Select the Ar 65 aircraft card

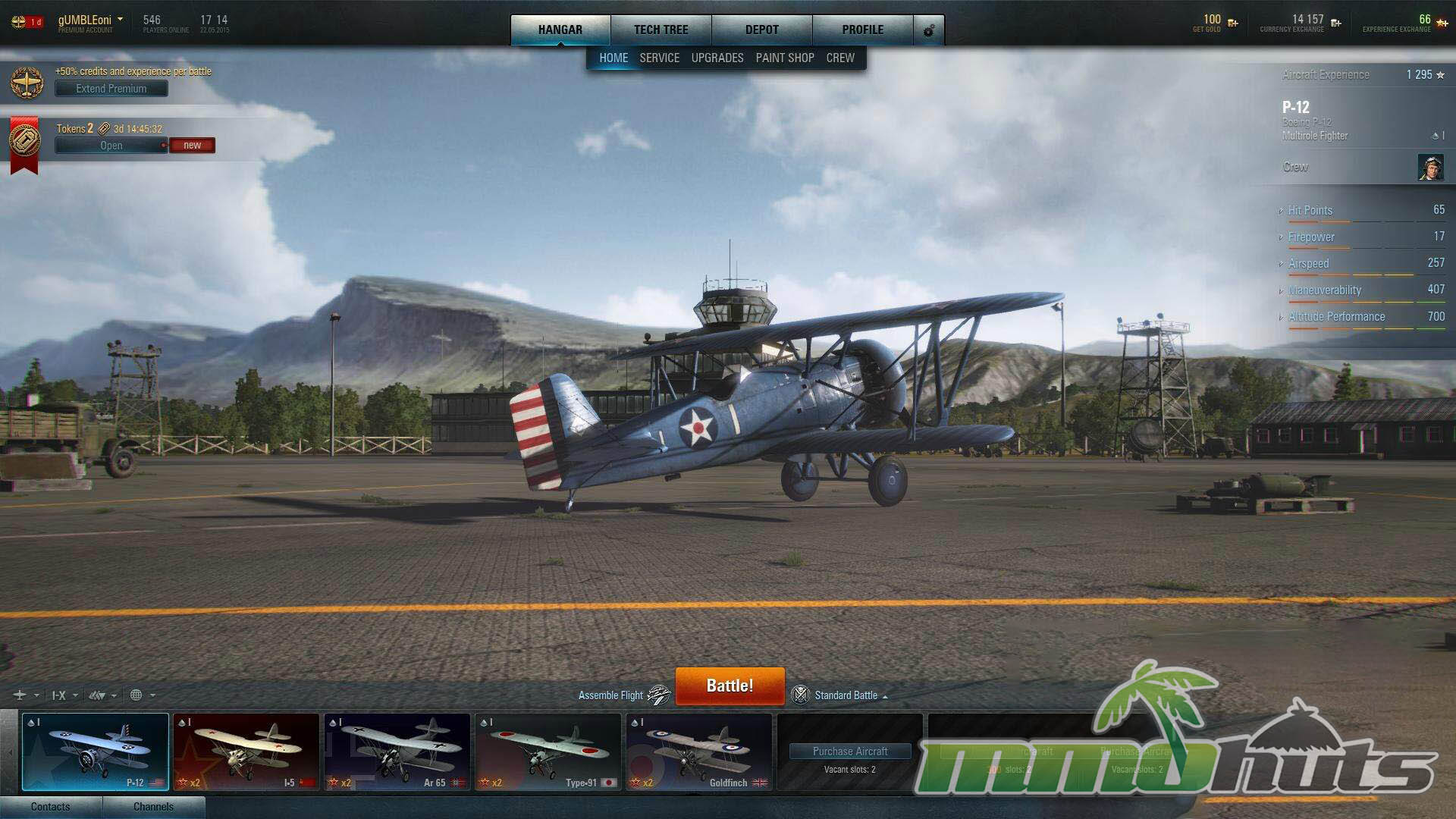coord(397,752)
